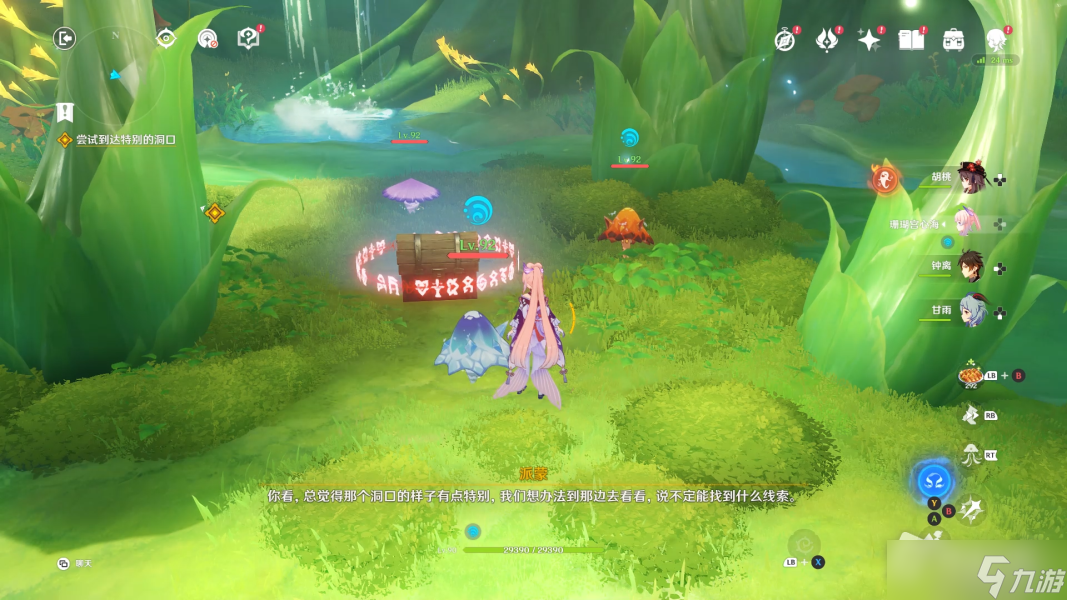Switch to party member 胡桃
Image resolution: width=1067 pixels, height=600 pixels.
[x=968, y=179]
